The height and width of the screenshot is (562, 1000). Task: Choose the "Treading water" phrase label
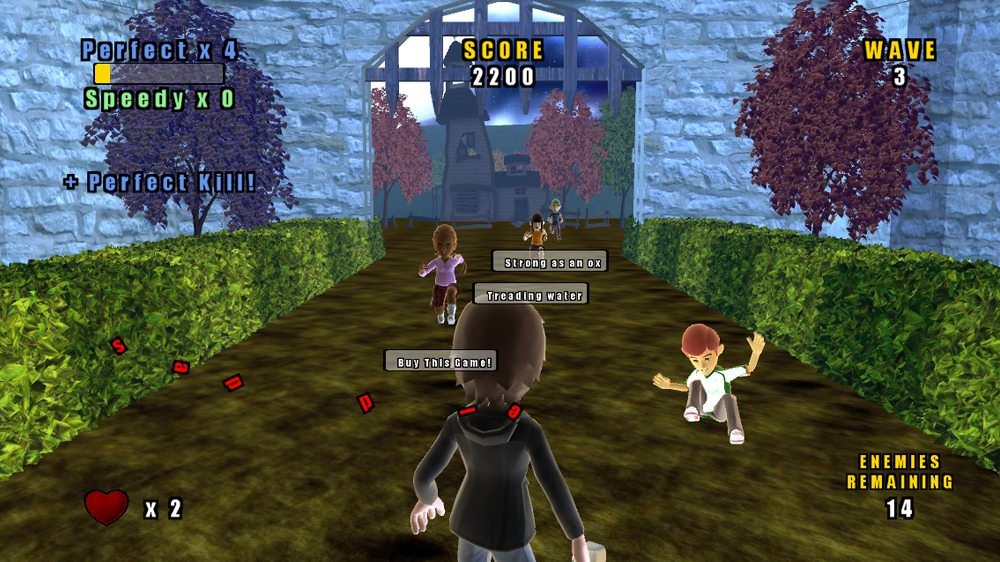click(x=530, y=295)
